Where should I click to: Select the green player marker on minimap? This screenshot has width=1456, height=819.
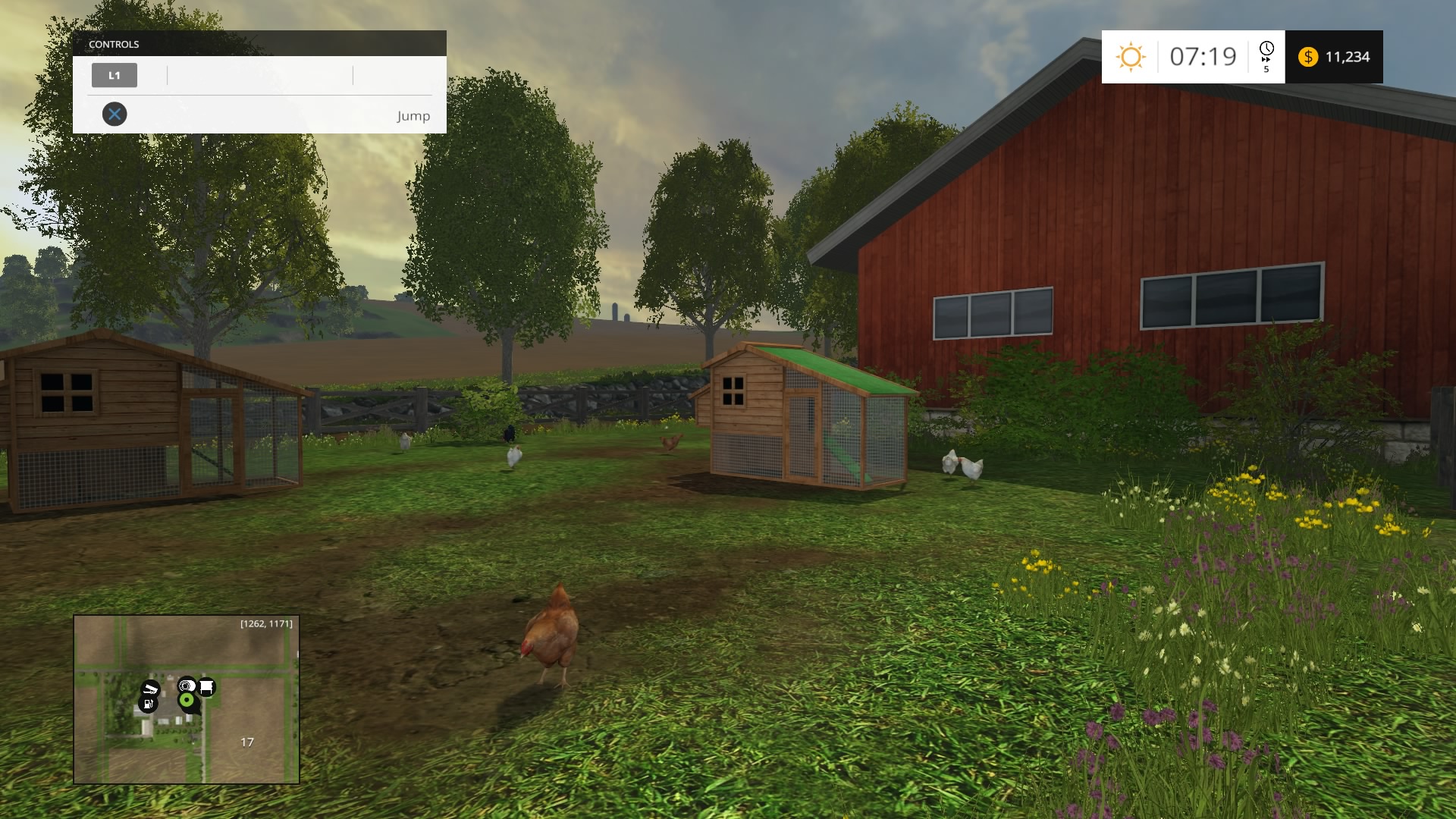point(187,699)
